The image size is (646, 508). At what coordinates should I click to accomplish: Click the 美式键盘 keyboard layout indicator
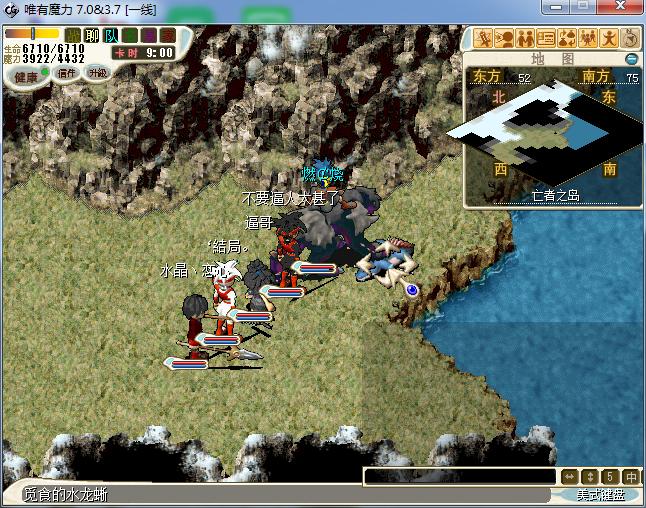(x=600, y=495)
